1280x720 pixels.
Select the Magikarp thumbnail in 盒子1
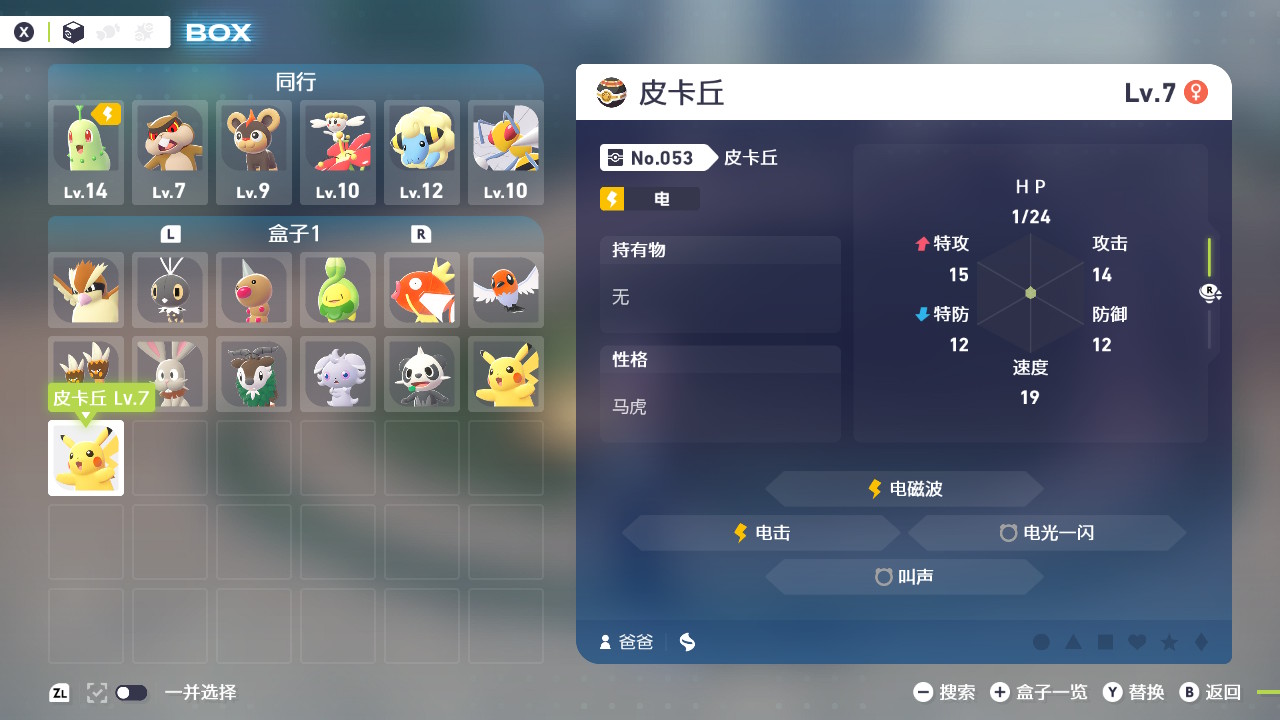pos(421,291)
